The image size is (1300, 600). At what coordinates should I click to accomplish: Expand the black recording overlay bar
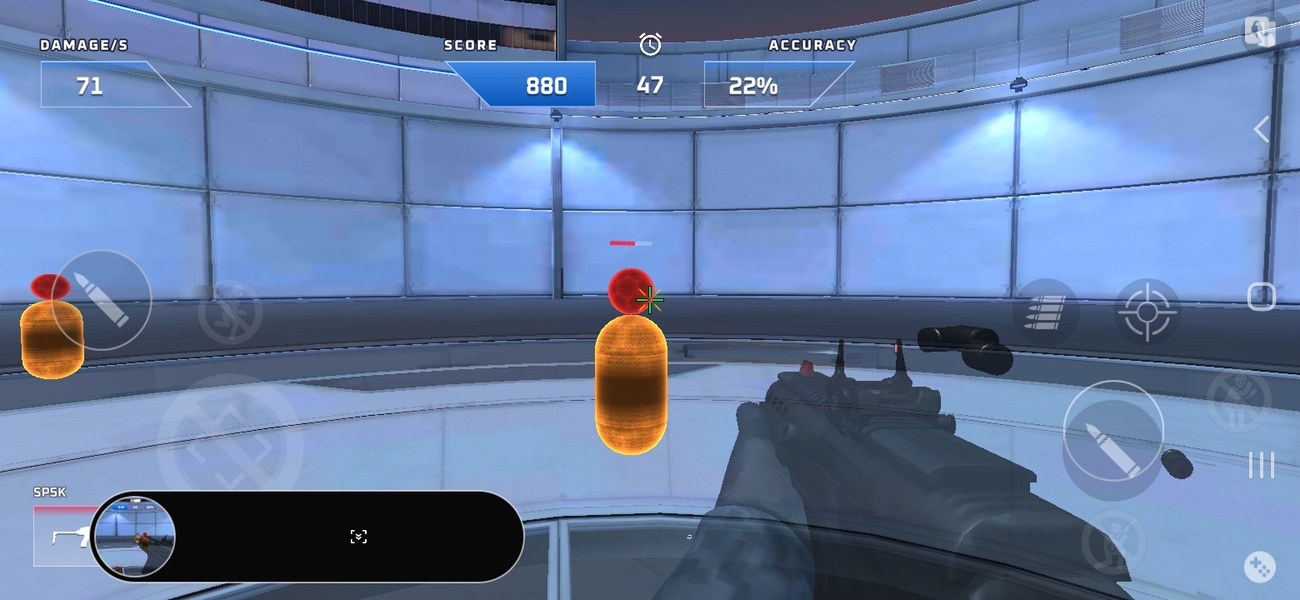pos(359,537)
